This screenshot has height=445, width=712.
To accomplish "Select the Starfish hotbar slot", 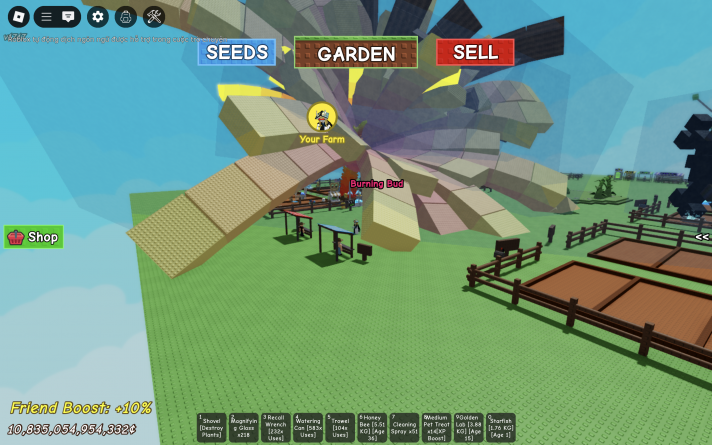I will (500, 427).
